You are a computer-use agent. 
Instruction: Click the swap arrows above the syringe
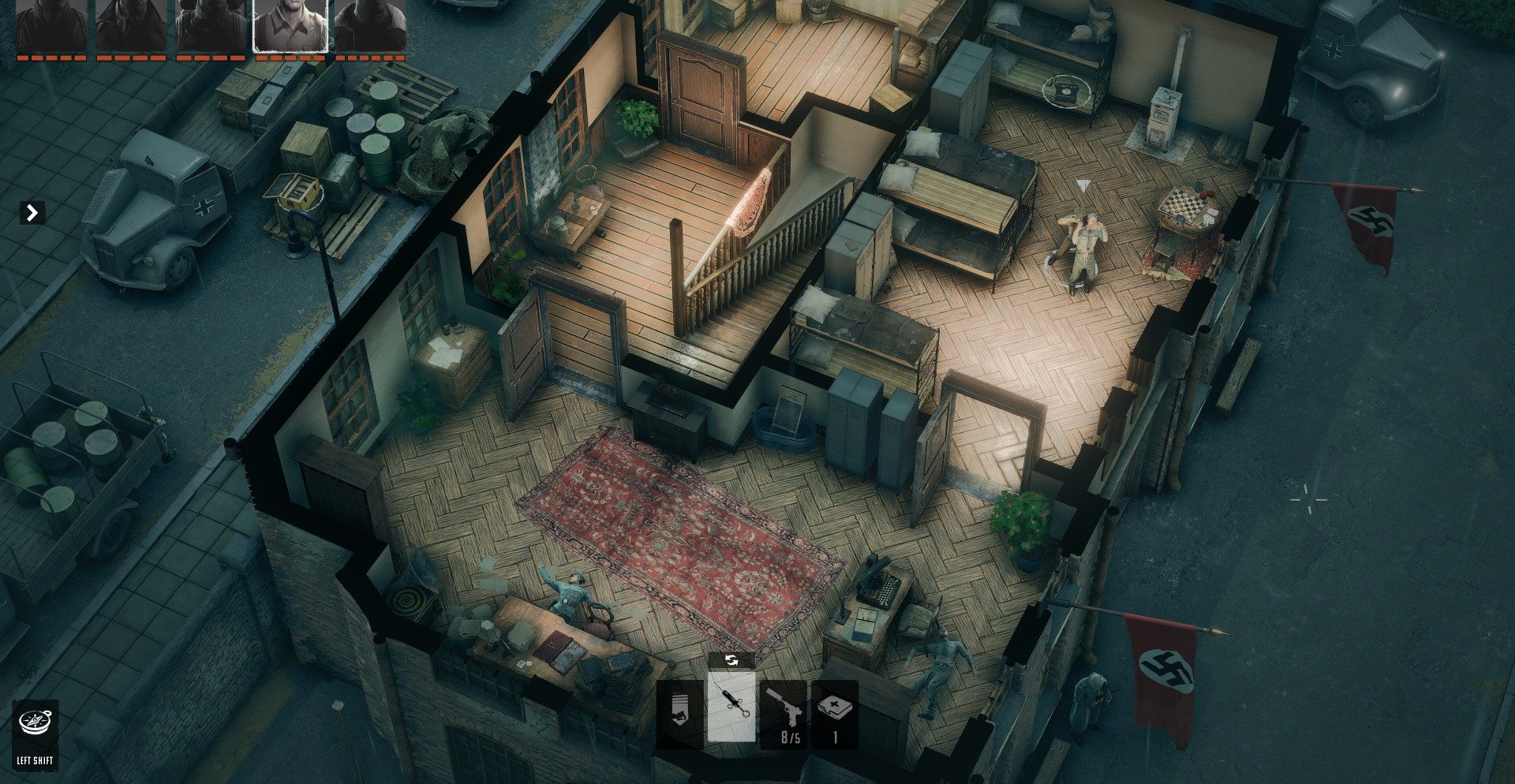click(x=731, y=660)
